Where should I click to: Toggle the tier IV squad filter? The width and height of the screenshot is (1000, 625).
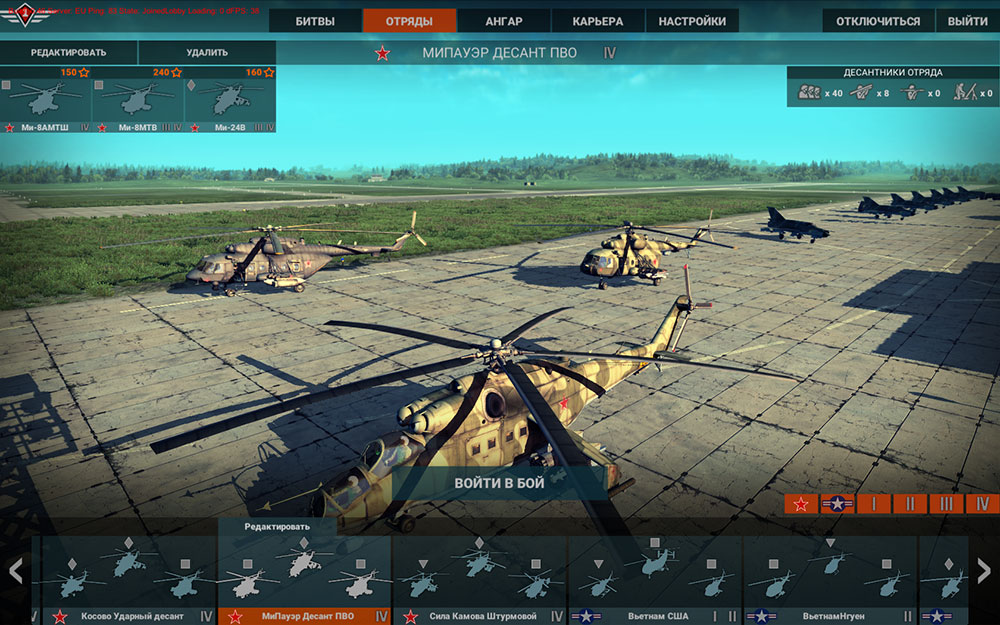click(x=983, y=504)
